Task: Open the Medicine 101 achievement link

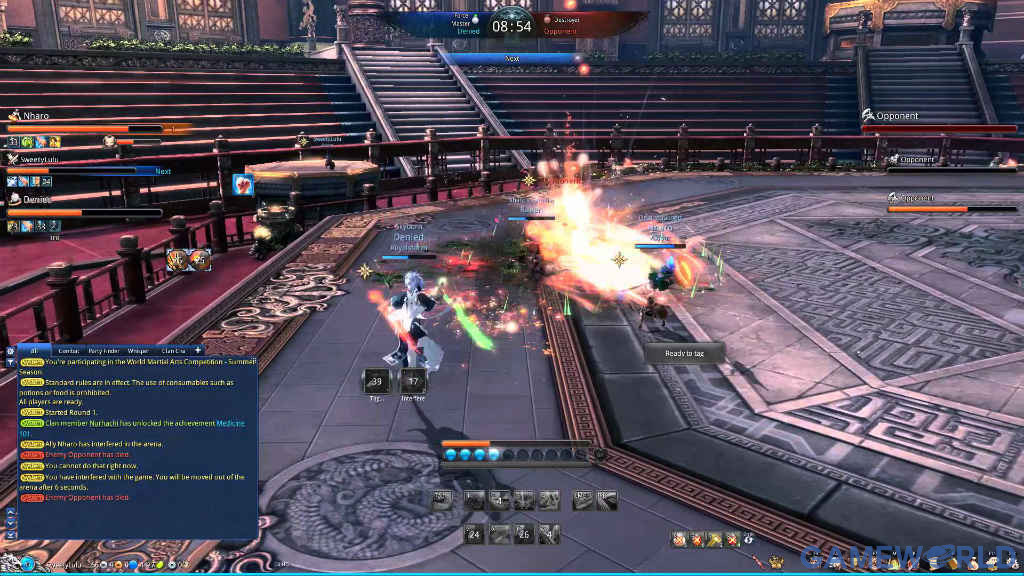Action: 232,423
